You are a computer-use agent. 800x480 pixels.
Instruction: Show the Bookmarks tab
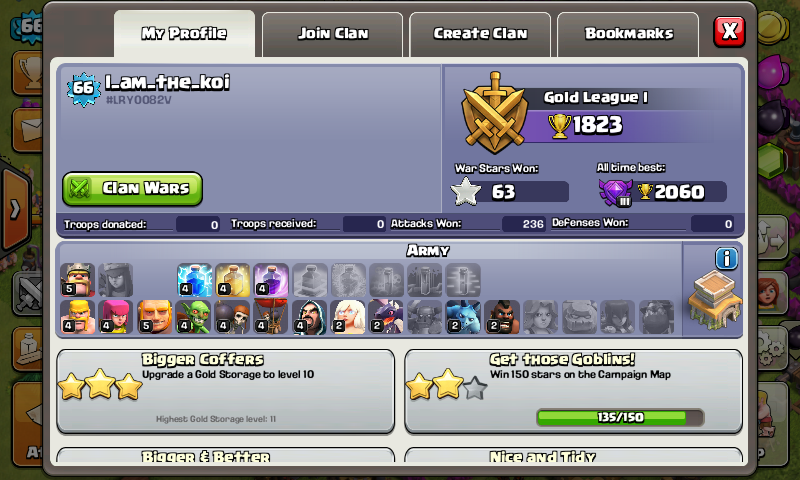(628, 33)
